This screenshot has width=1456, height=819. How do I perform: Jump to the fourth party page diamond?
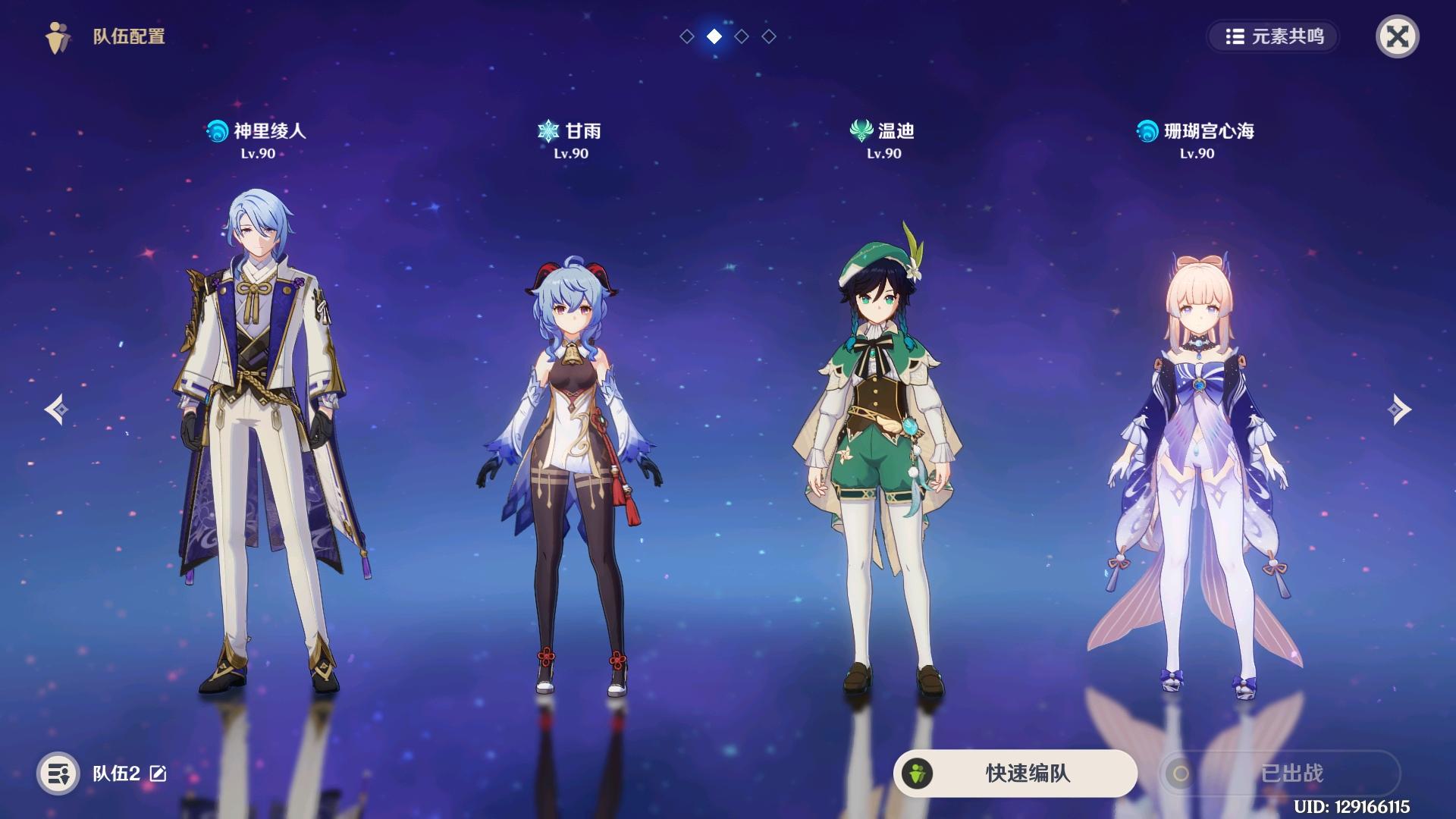[x=769, y=36]
